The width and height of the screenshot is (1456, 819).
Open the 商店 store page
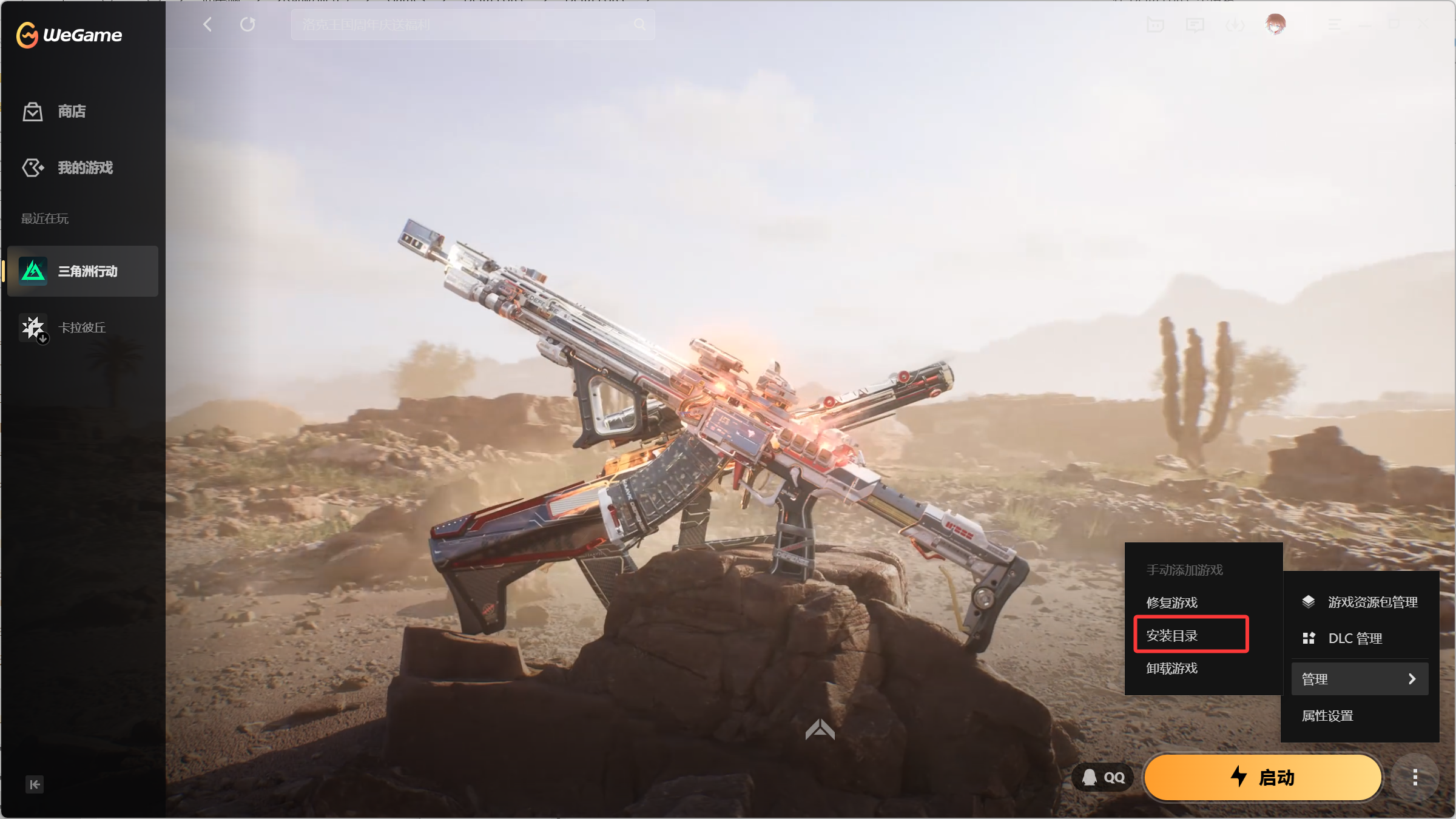(72, 112)
